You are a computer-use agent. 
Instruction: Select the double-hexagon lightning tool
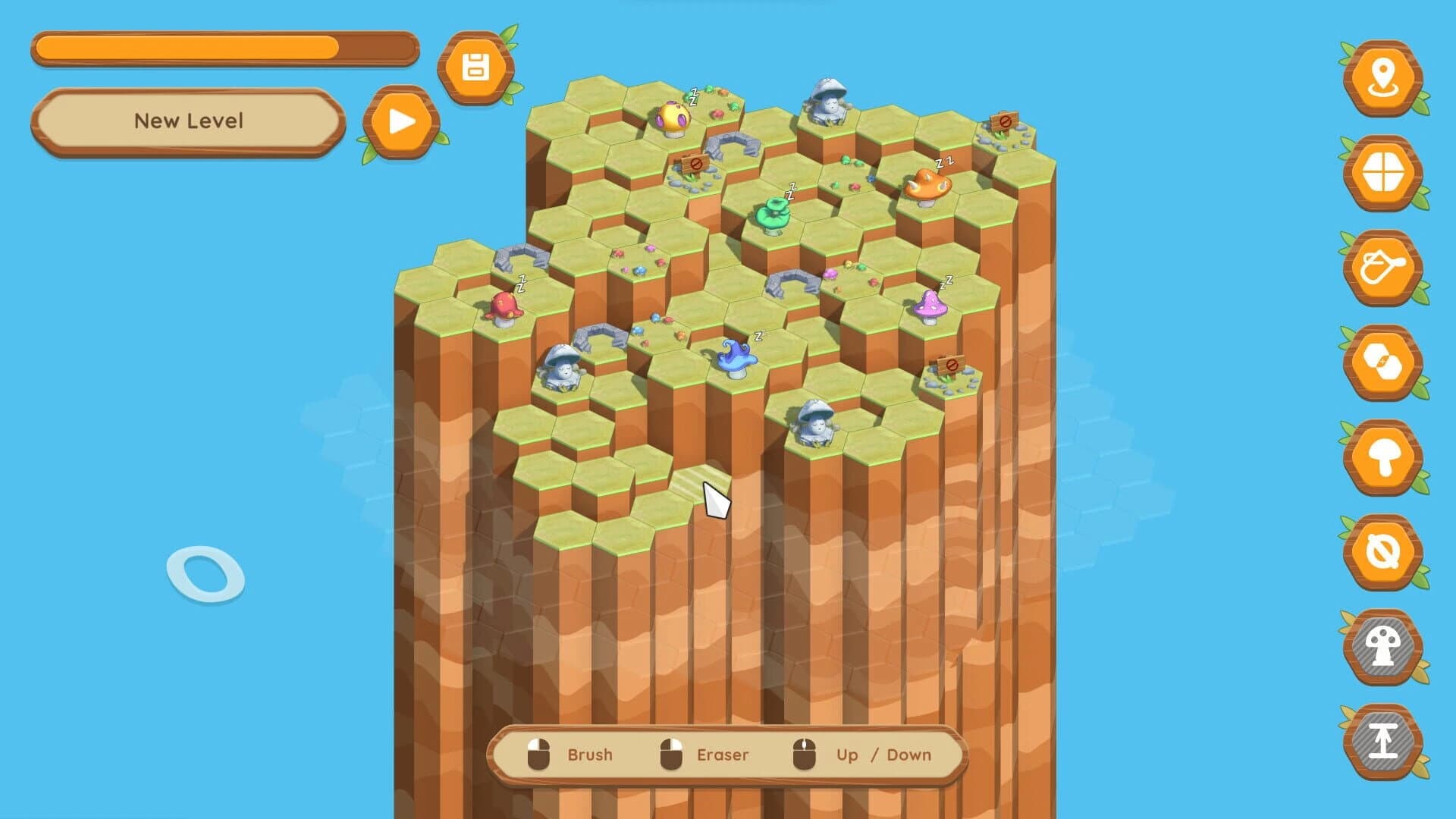[1384, 362]
